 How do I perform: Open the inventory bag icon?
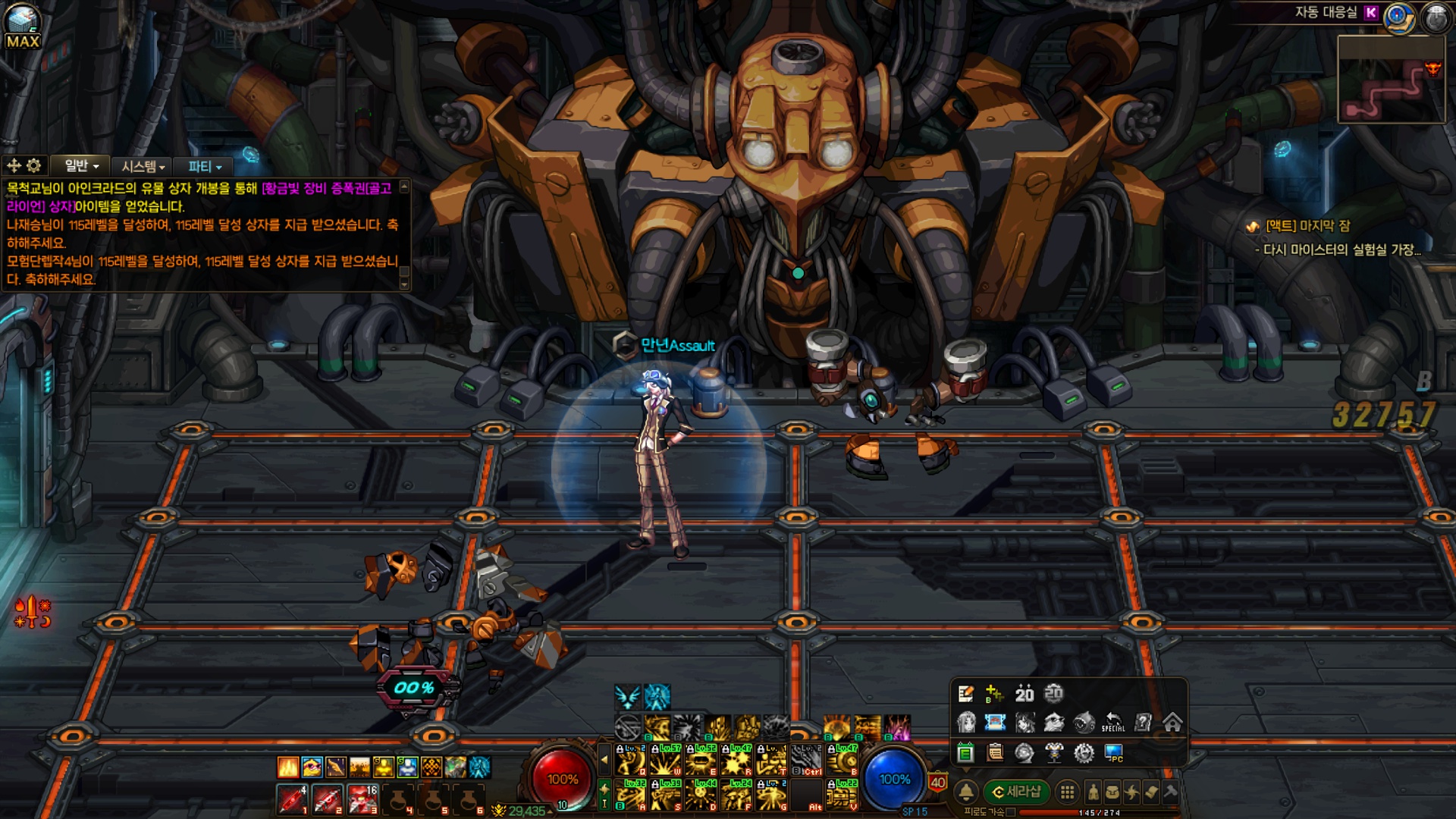pos(1112,792)
